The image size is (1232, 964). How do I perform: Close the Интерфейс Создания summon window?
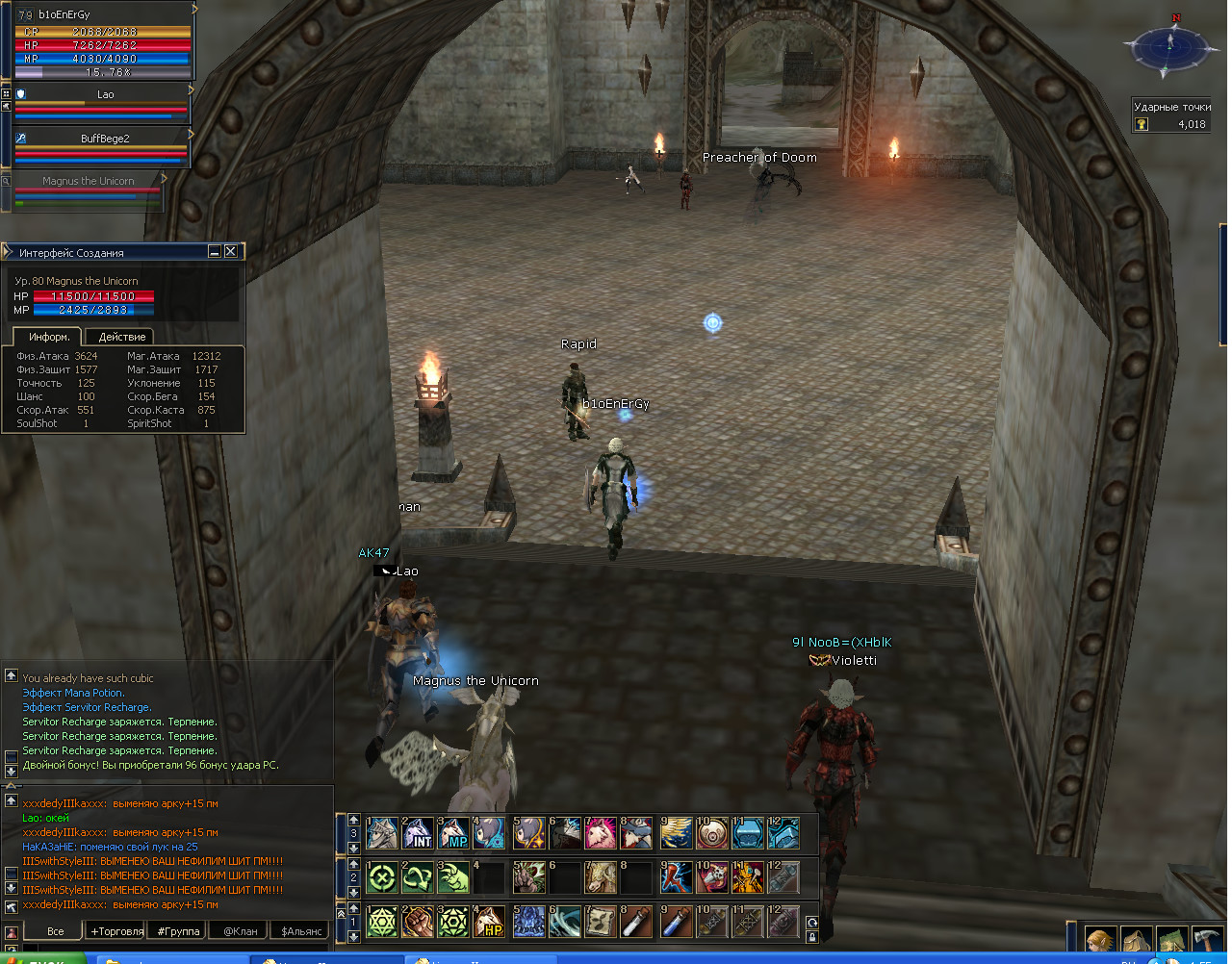tap(231, 252)
